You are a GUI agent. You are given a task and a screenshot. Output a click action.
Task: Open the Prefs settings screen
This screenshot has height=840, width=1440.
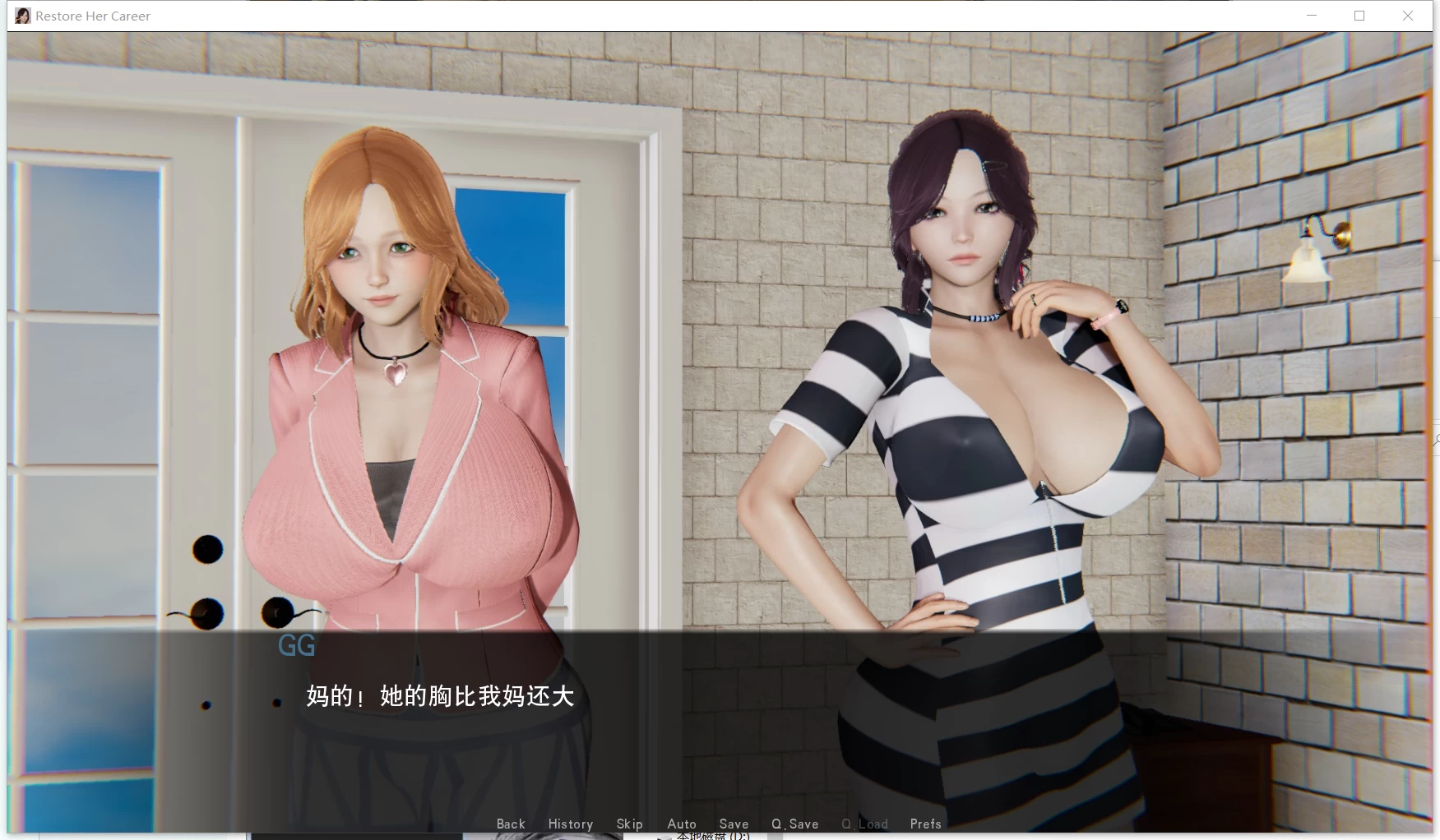(925, 824)
